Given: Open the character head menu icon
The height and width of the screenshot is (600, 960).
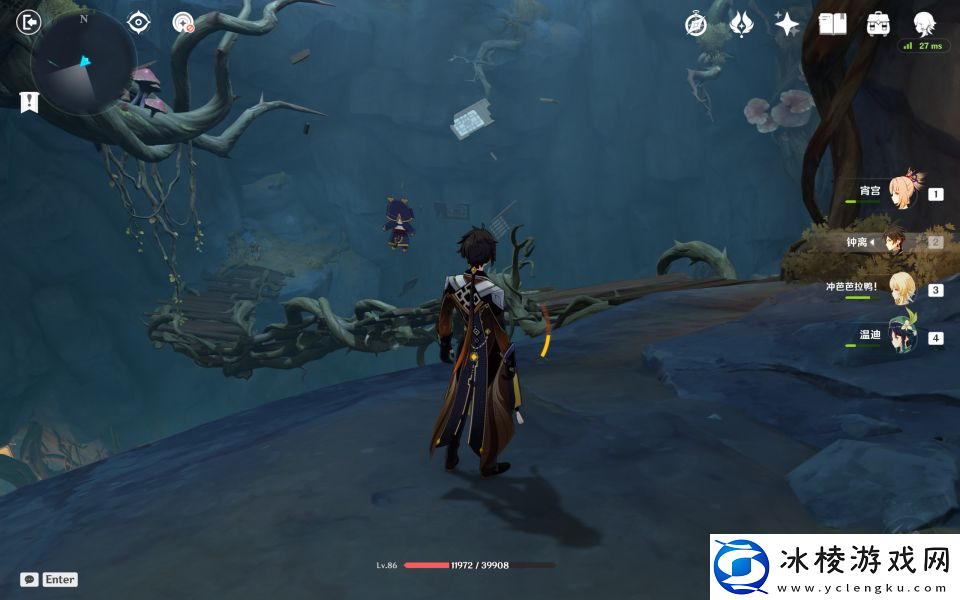Looking at the screenshot, I should (924, 24).
